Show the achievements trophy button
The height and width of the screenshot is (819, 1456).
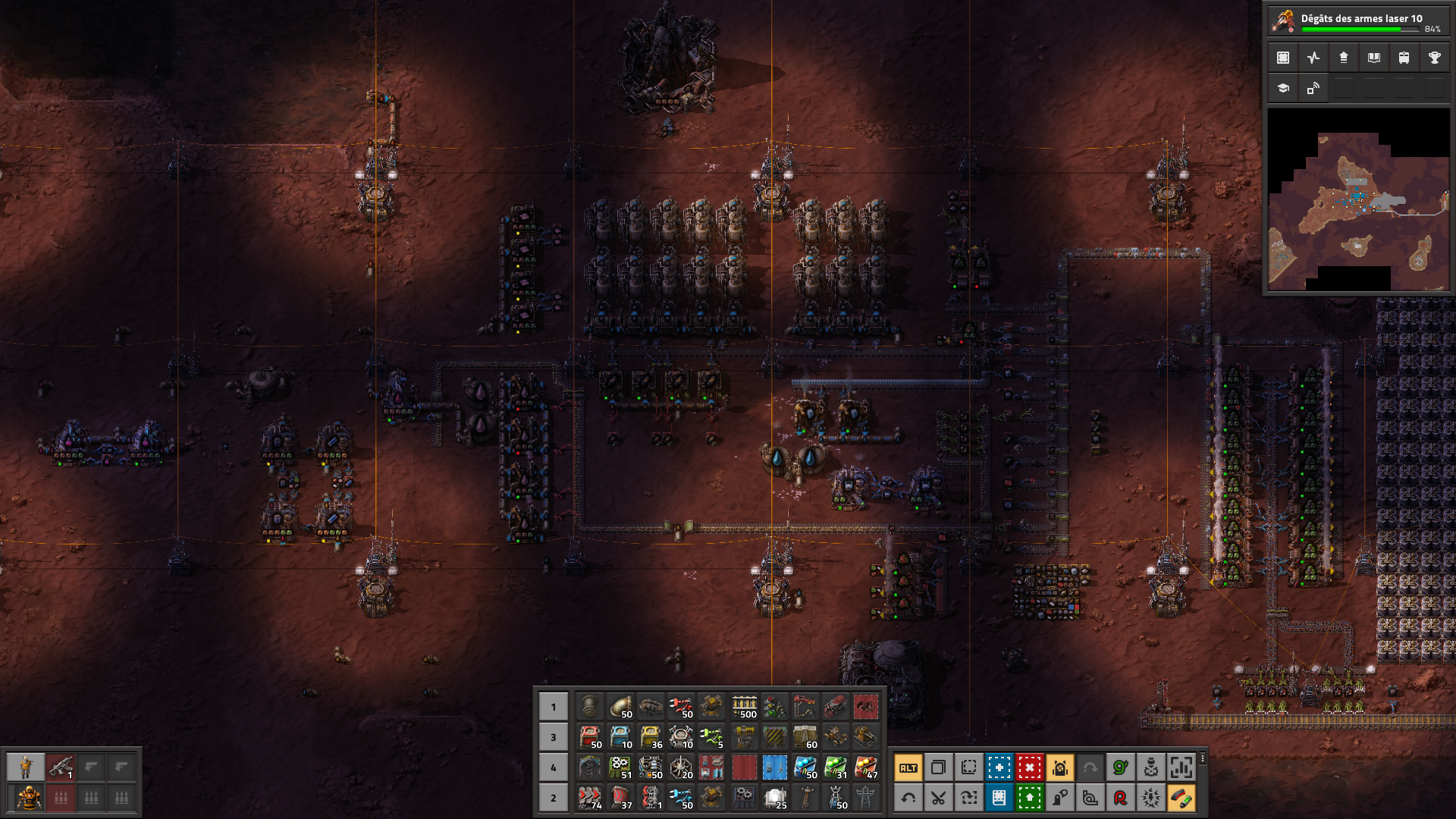pos(1434,58)
